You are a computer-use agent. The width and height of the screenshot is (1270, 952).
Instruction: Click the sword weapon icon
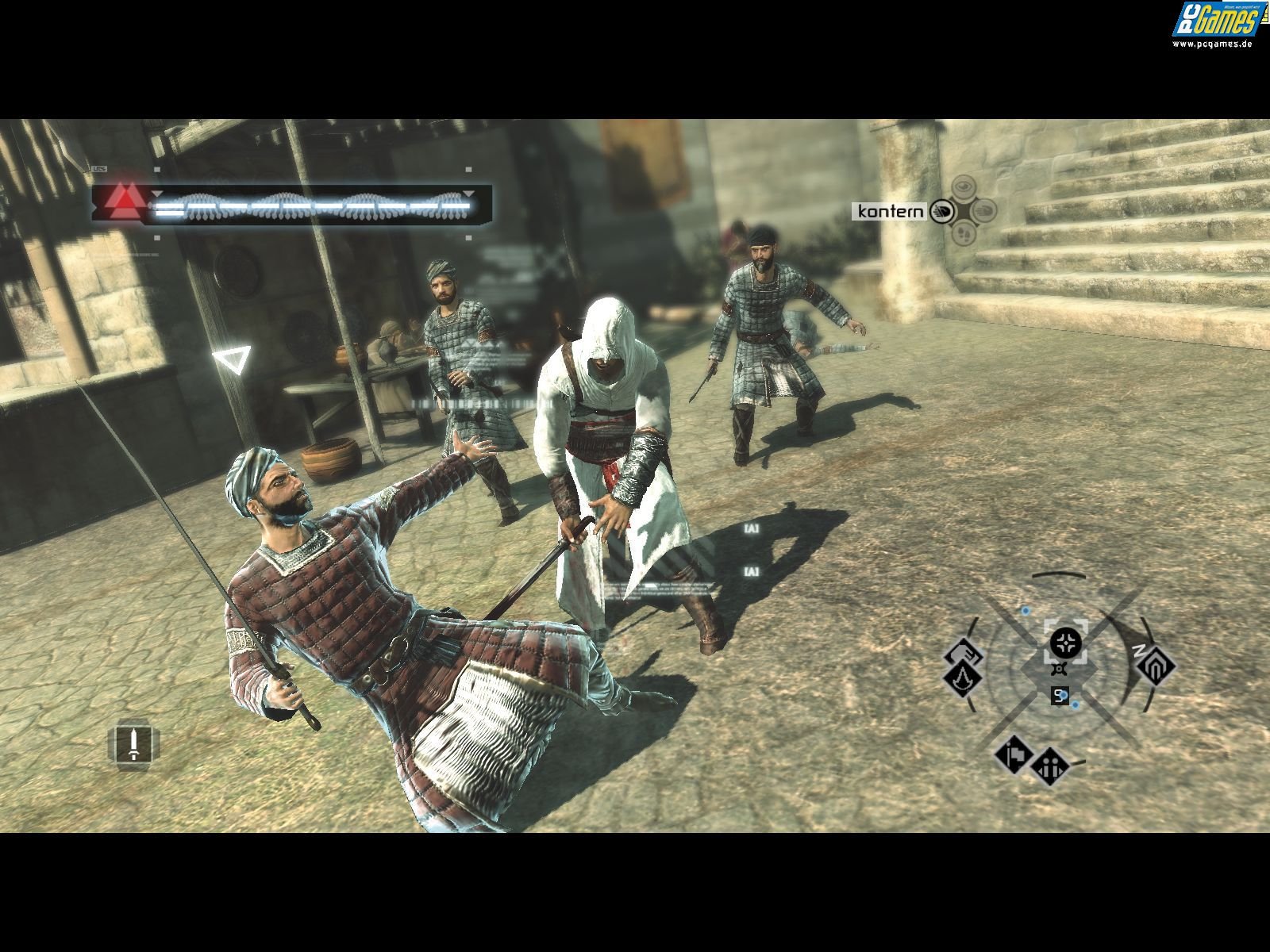[134, 743]
